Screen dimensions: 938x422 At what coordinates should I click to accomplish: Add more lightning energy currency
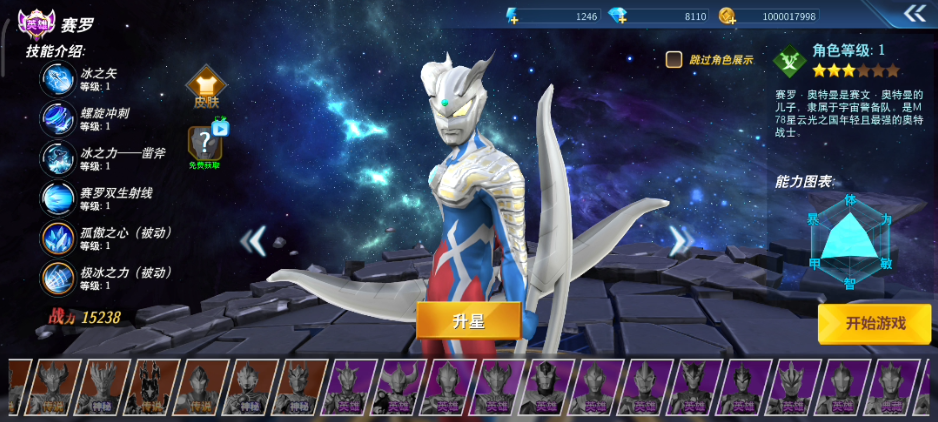tap(512, 16)
